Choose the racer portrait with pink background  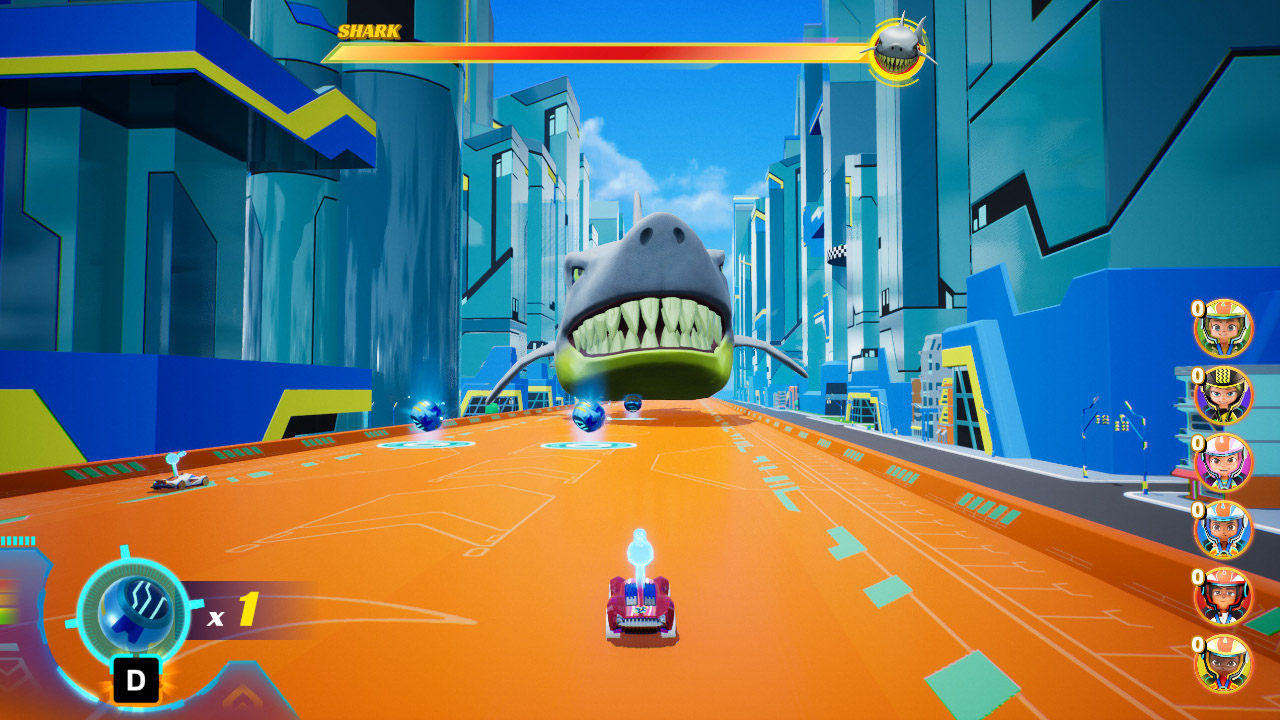[x=1223, y=462]
